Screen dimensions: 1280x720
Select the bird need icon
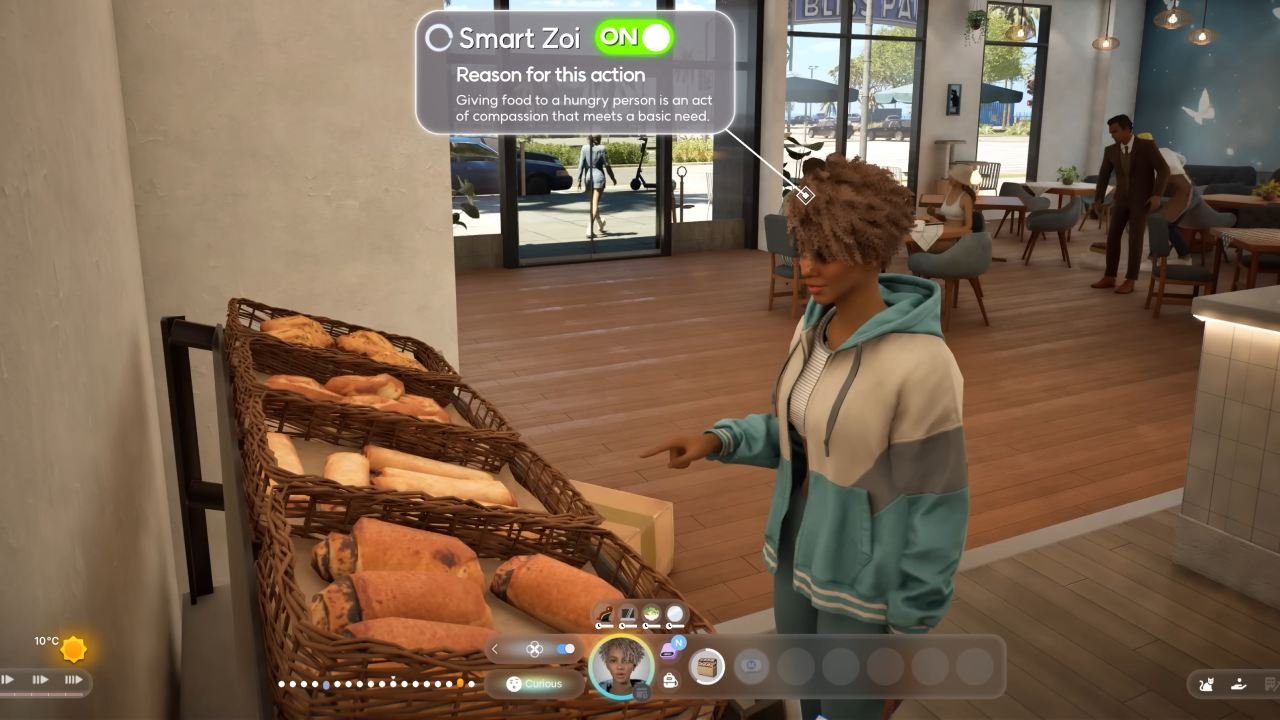point(604,614)
